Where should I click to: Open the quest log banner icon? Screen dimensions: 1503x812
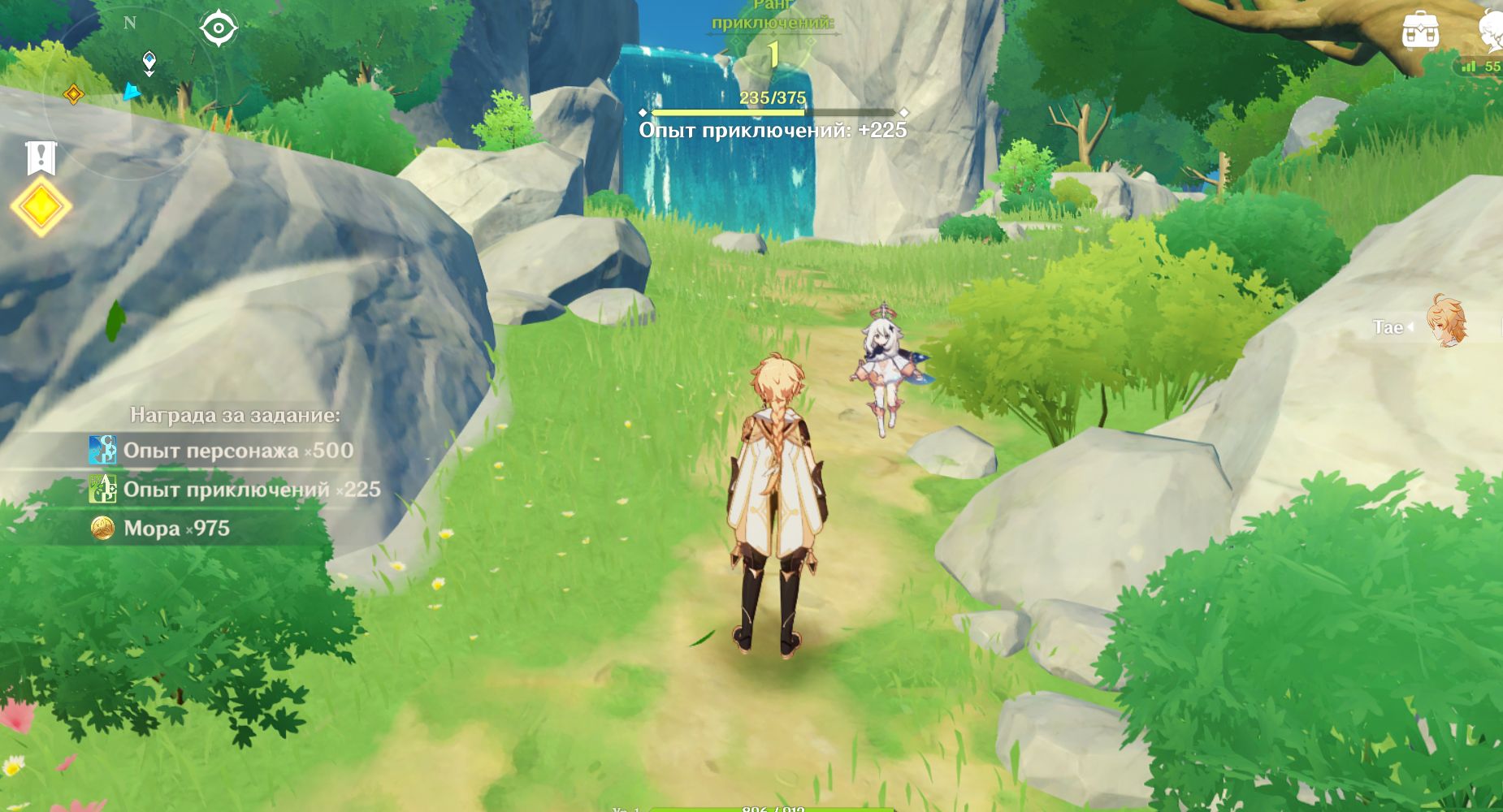point(40,158)
